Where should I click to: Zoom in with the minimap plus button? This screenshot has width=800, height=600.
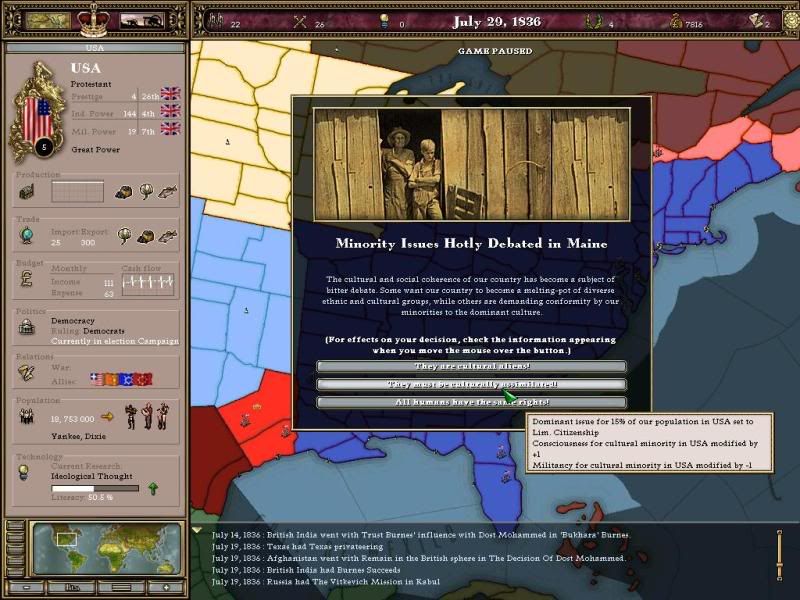pyautogui.click(x=167, y=588)
